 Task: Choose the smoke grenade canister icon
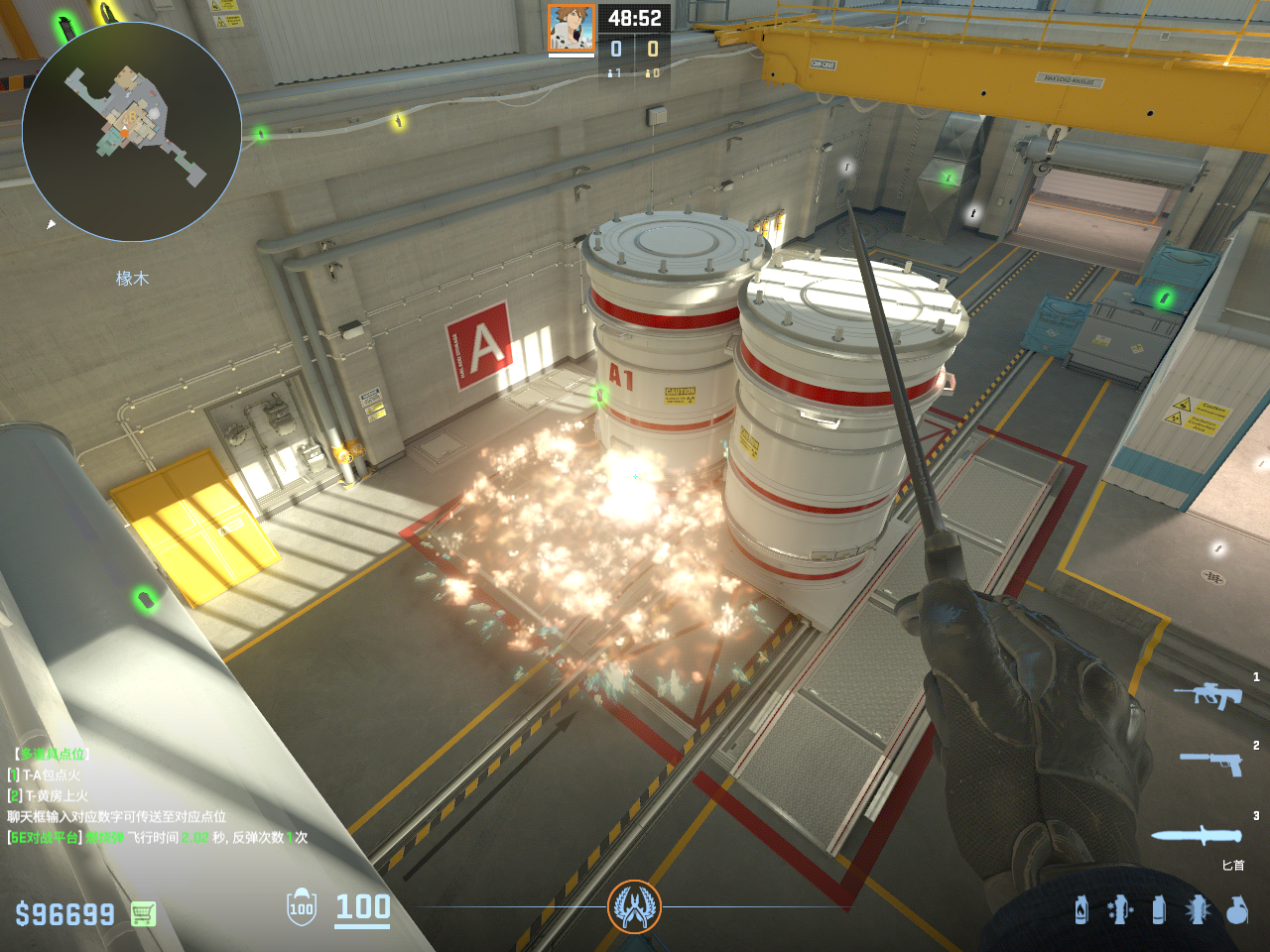(1159, 909)
